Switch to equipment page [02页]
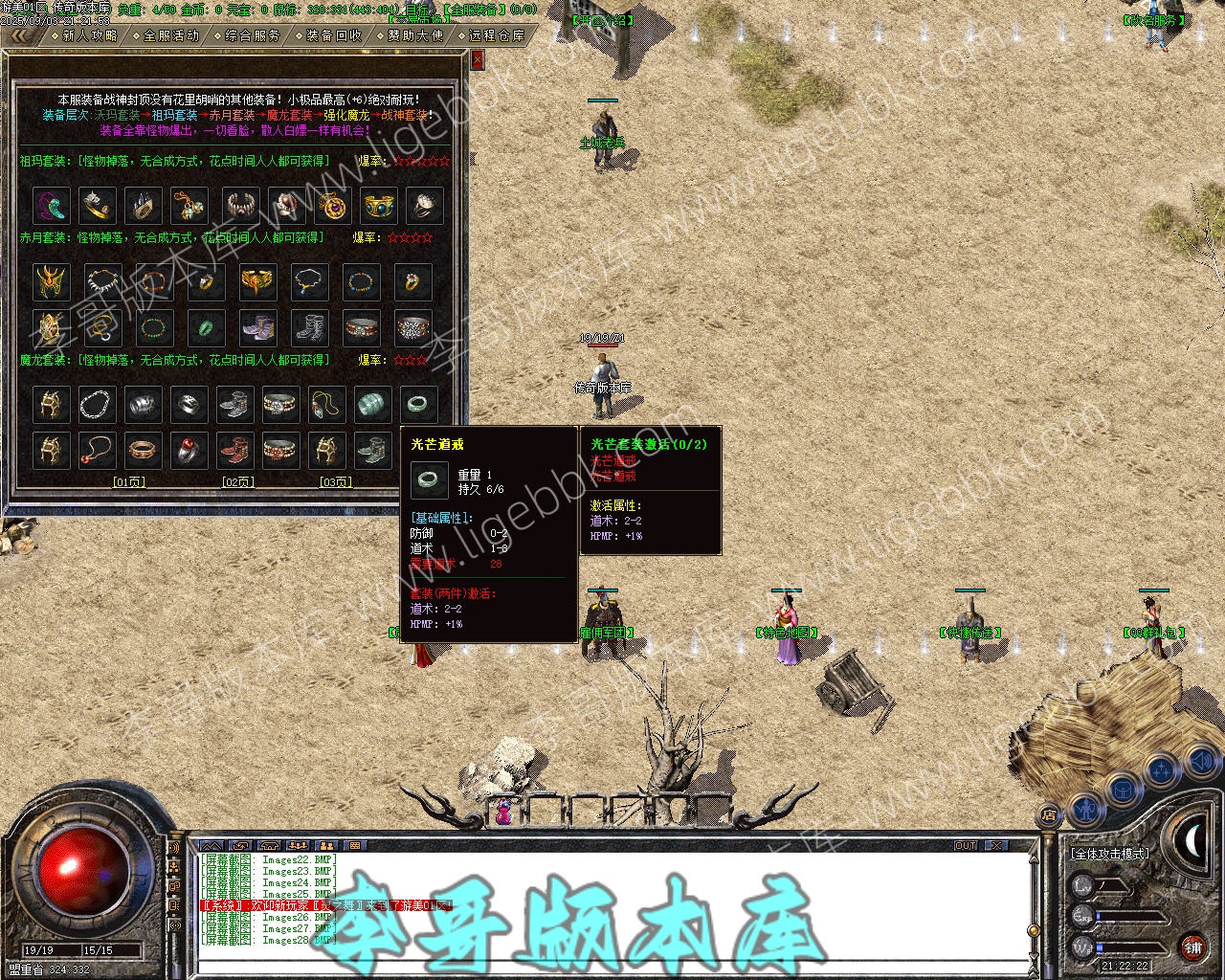The height and width of the screenshot is (980, 1225). click(x=238, y=482)
